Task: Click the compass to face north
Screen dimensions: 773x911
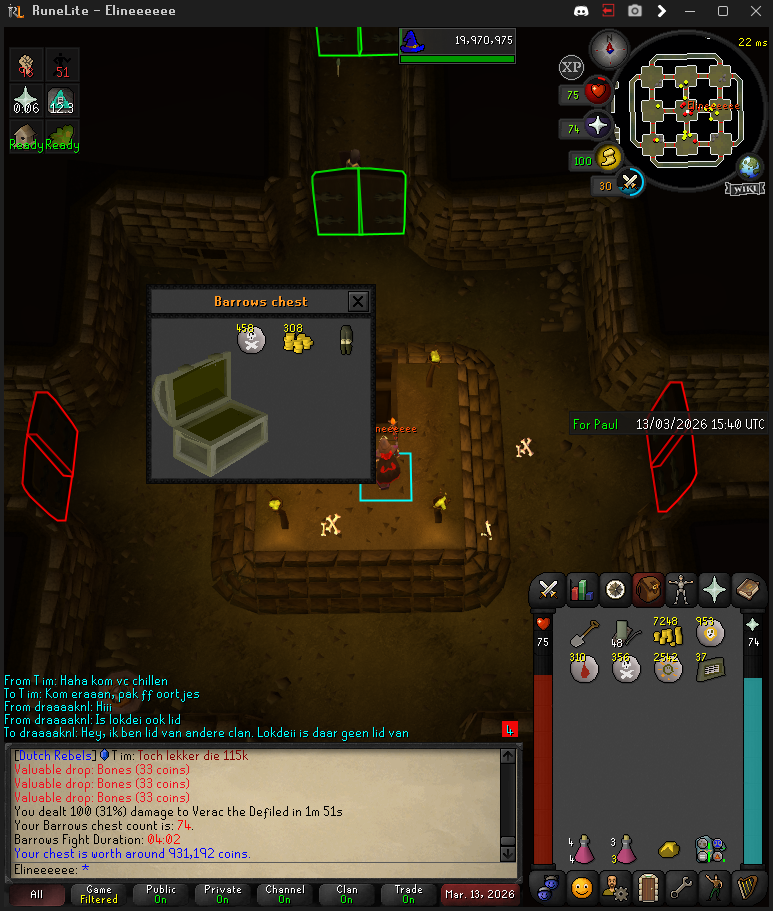Action: (x=605, y=45)
